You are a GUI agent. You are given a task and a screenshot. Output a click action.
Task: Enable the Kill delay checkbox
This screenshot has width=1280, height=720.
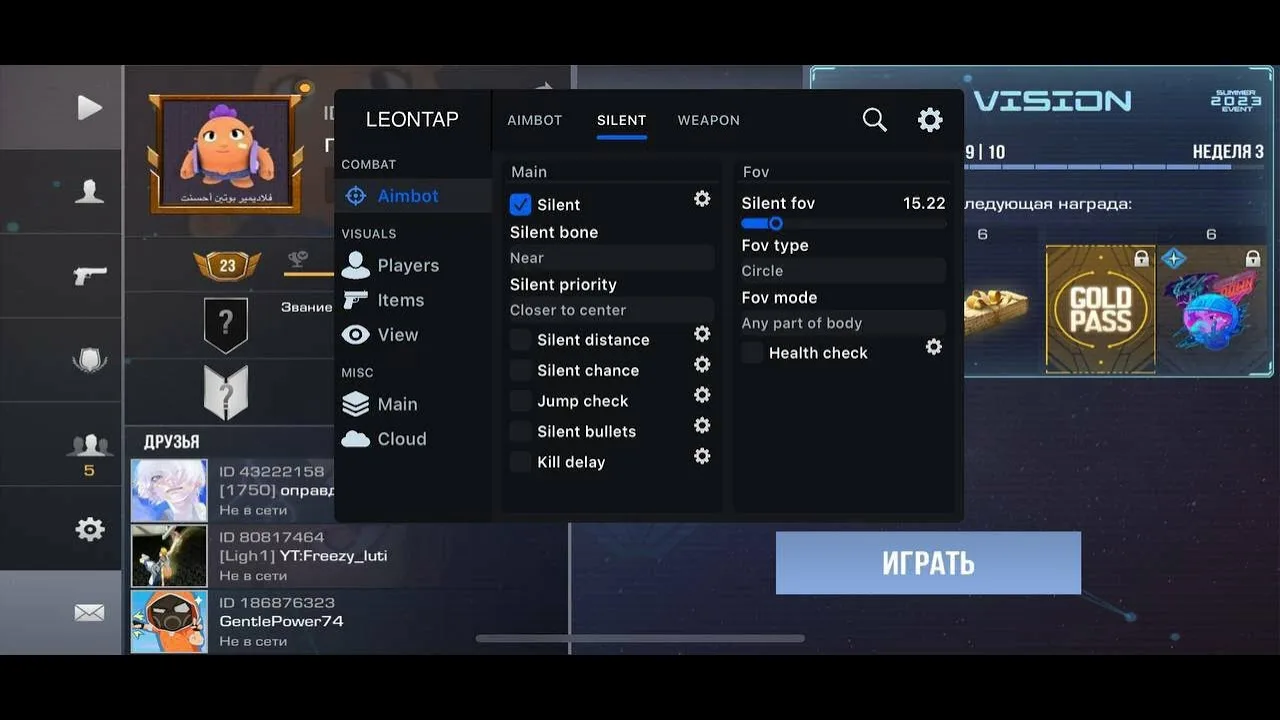click(x=519, y=461)
